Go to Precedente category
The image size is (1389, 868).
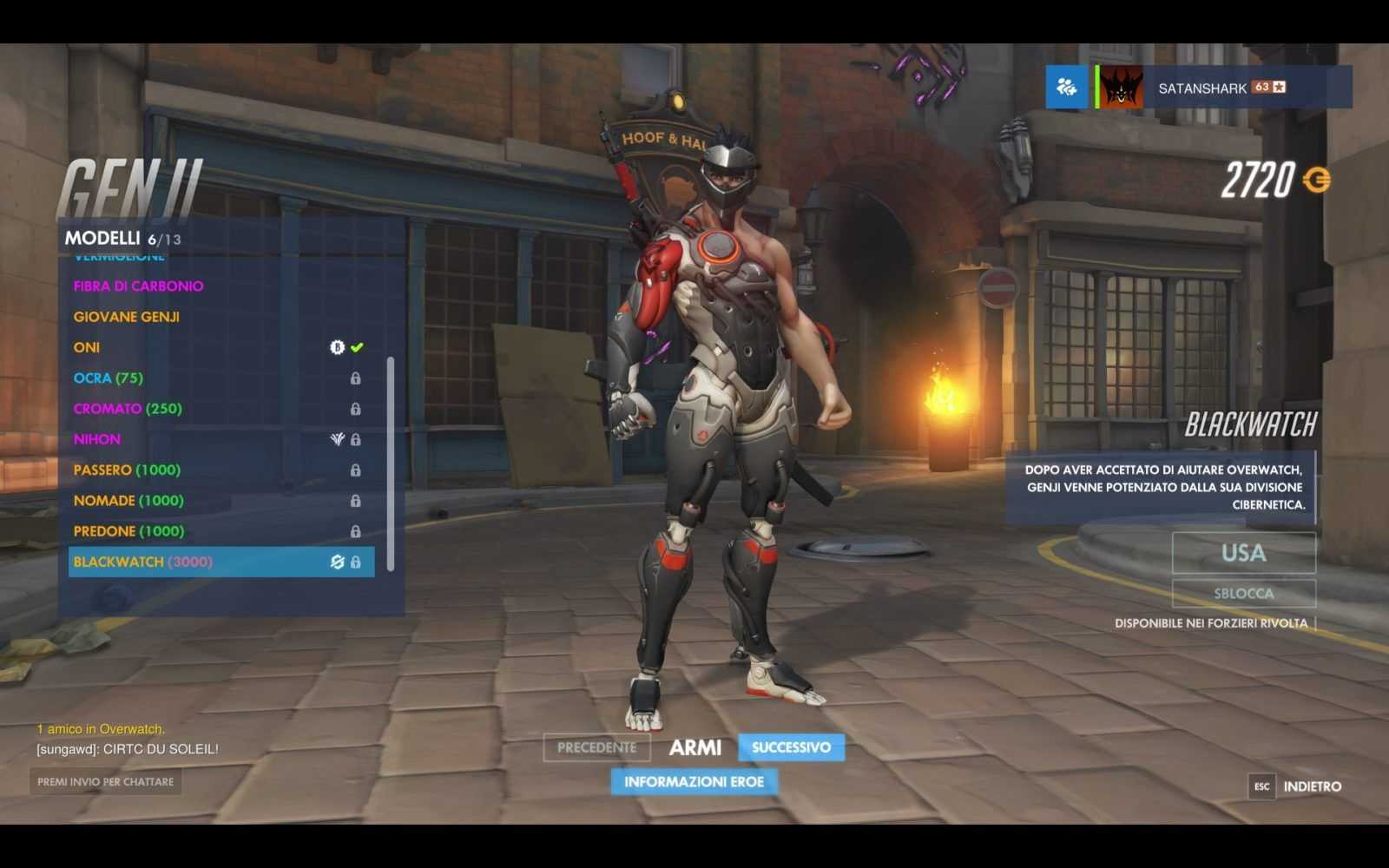(596, 747)
